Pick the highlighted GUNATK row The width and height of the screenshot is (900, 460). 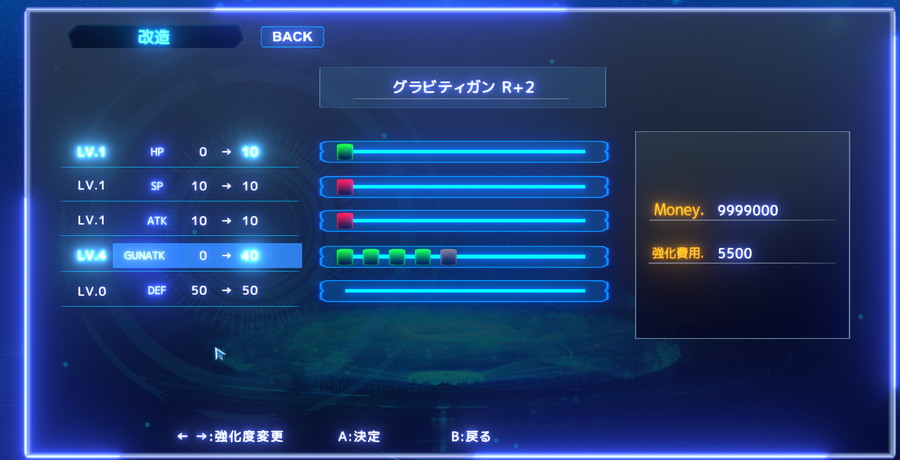180,256
